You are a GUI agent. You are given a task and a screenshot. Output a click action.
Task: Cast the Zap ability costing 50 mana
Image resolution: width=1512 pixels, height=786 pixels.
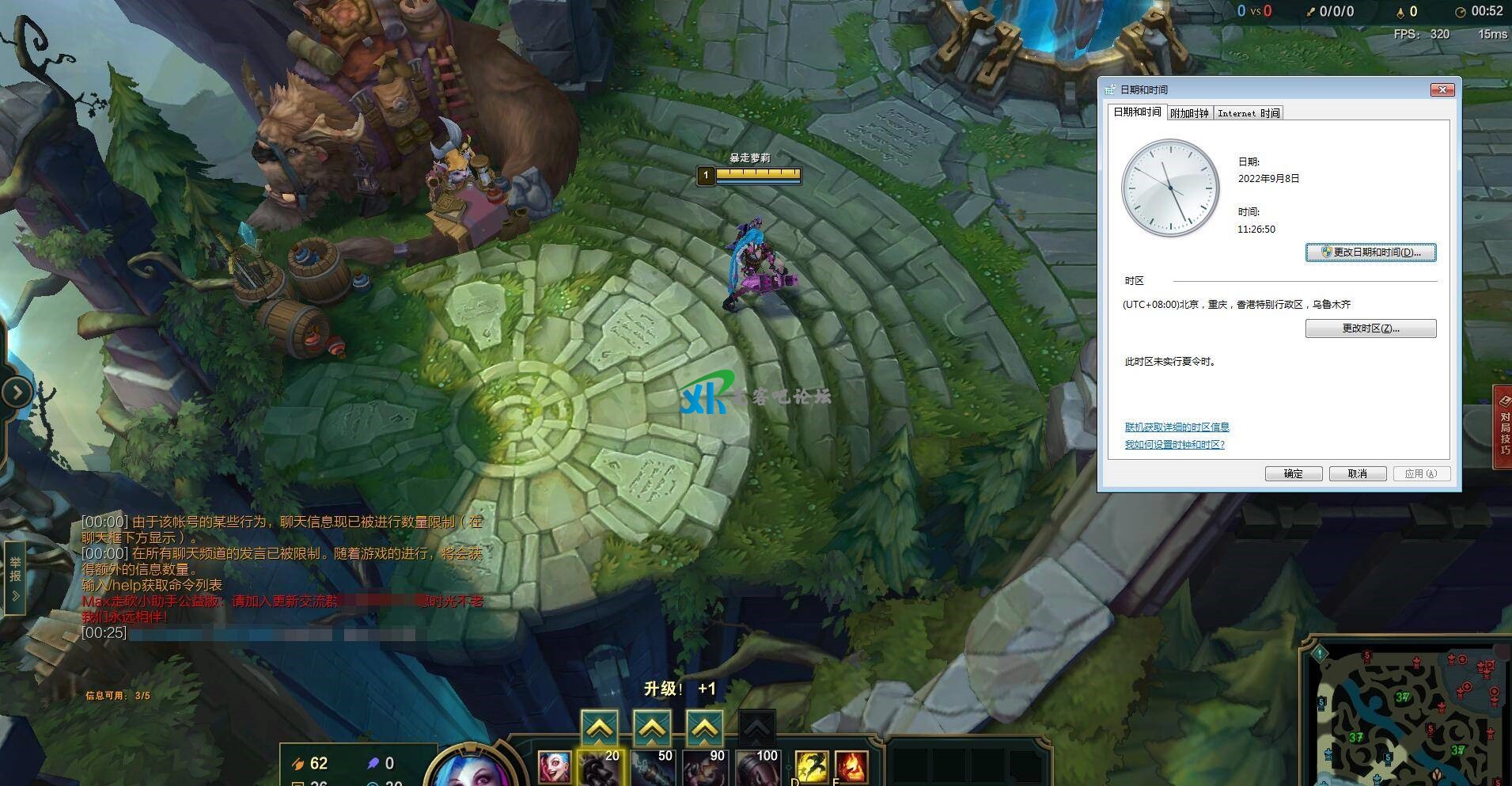652,768
